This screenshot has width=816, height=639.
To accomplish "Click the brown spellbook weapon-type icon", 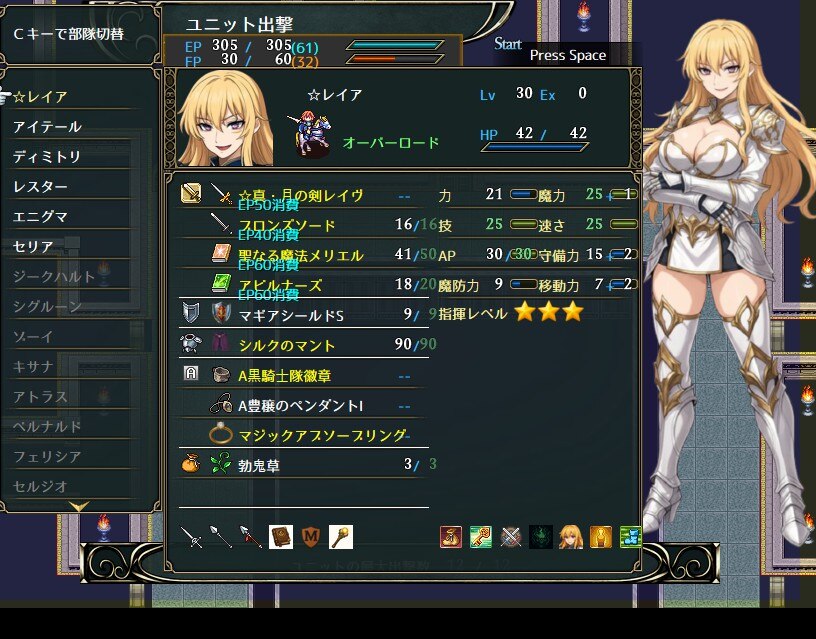I will (x=281, y=537).
